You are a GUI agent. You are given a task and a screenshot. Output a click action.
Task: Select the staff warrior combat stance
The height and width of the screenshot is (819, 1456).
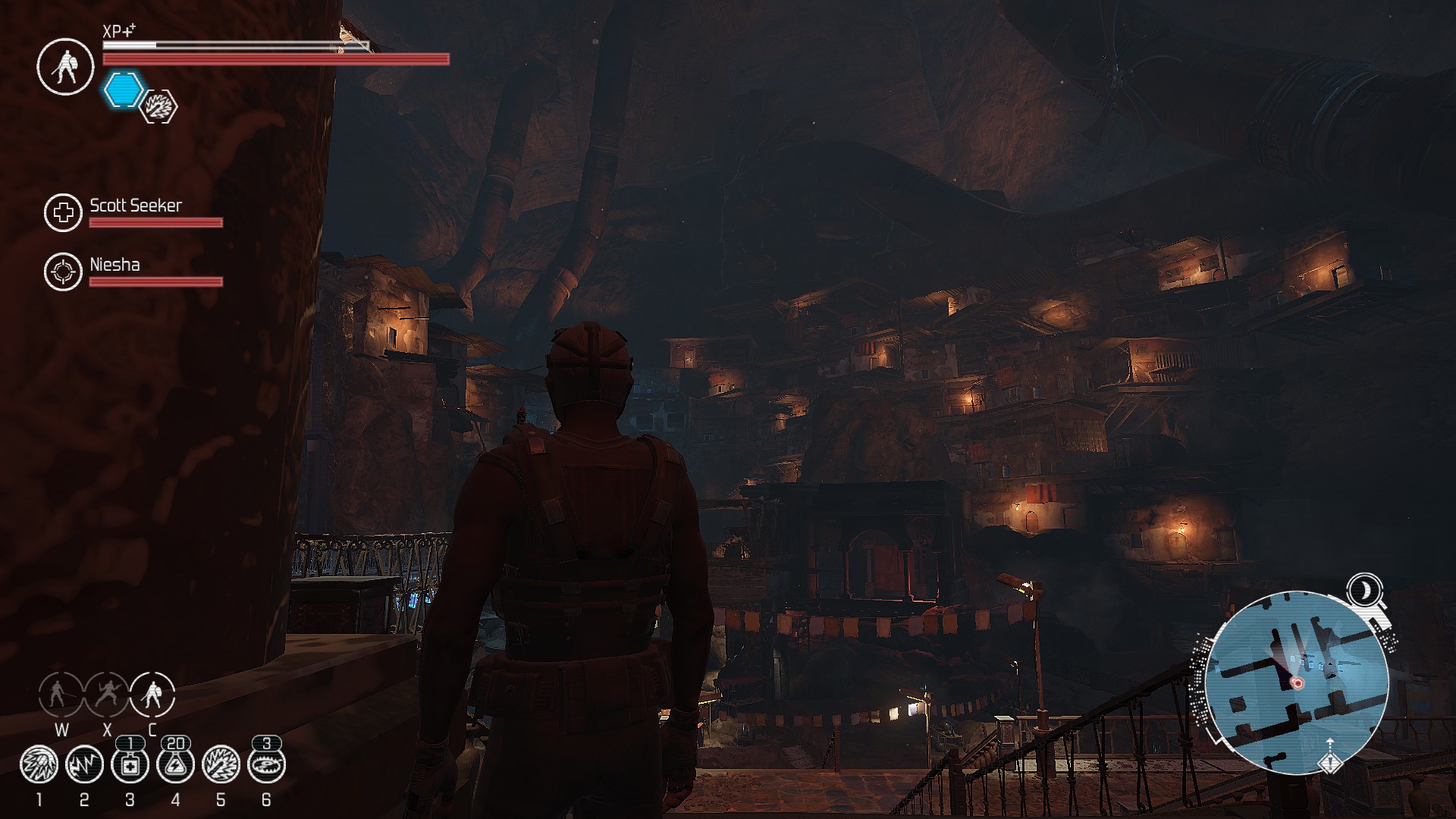pyautogui.click(x=61, y=694)
